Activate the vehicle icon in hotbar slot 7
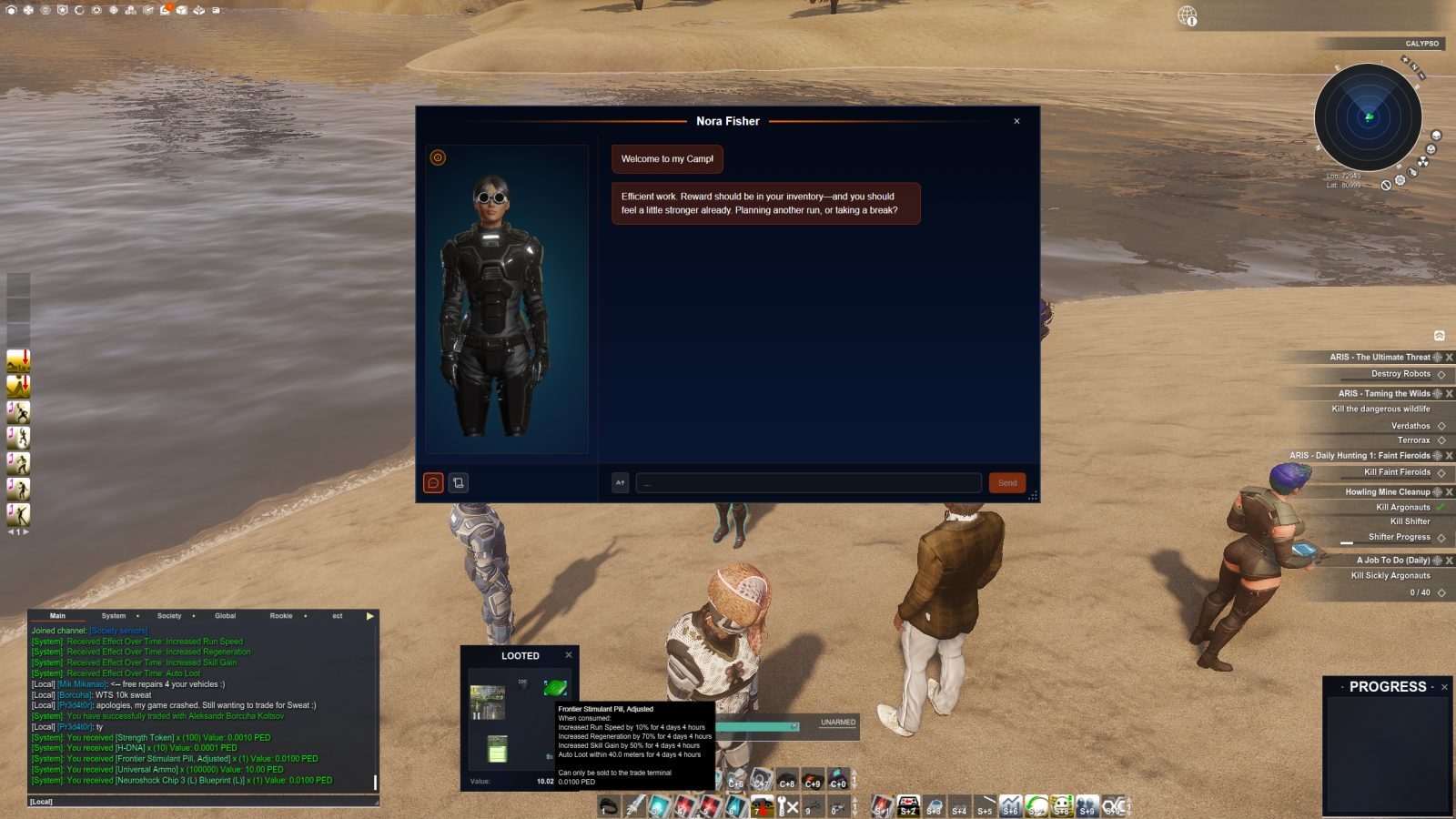Viewport: 1456px width, 819px height. click(762, 803)
